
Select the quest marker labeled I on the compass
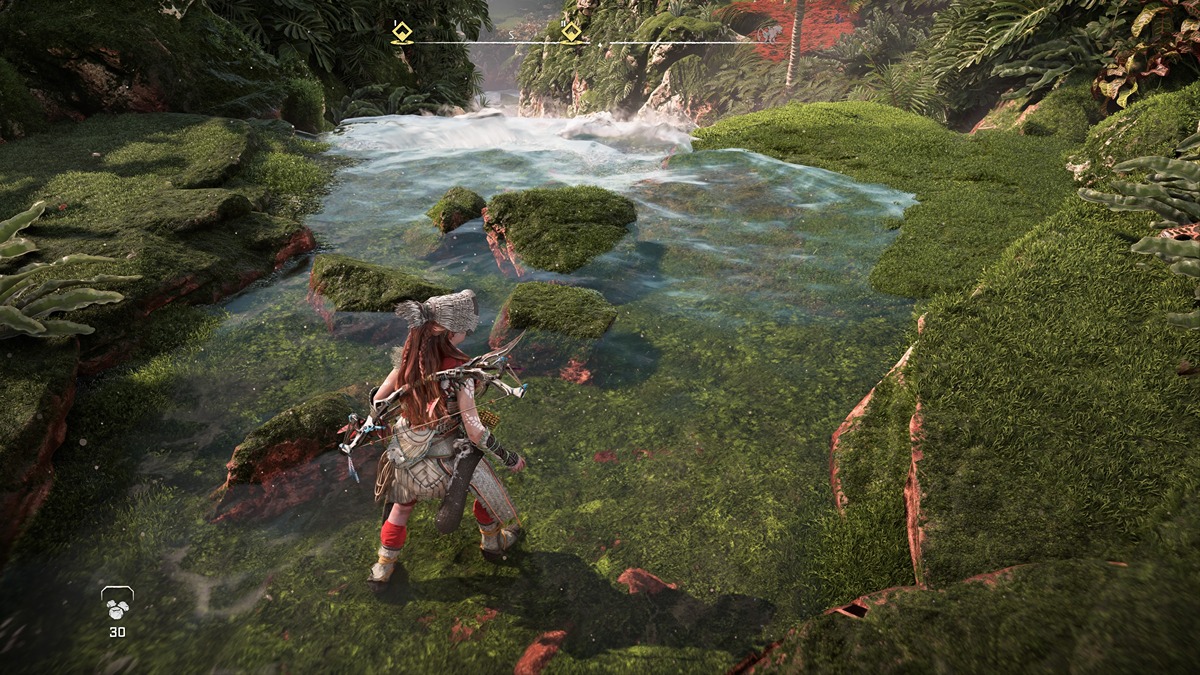(401, 32)
